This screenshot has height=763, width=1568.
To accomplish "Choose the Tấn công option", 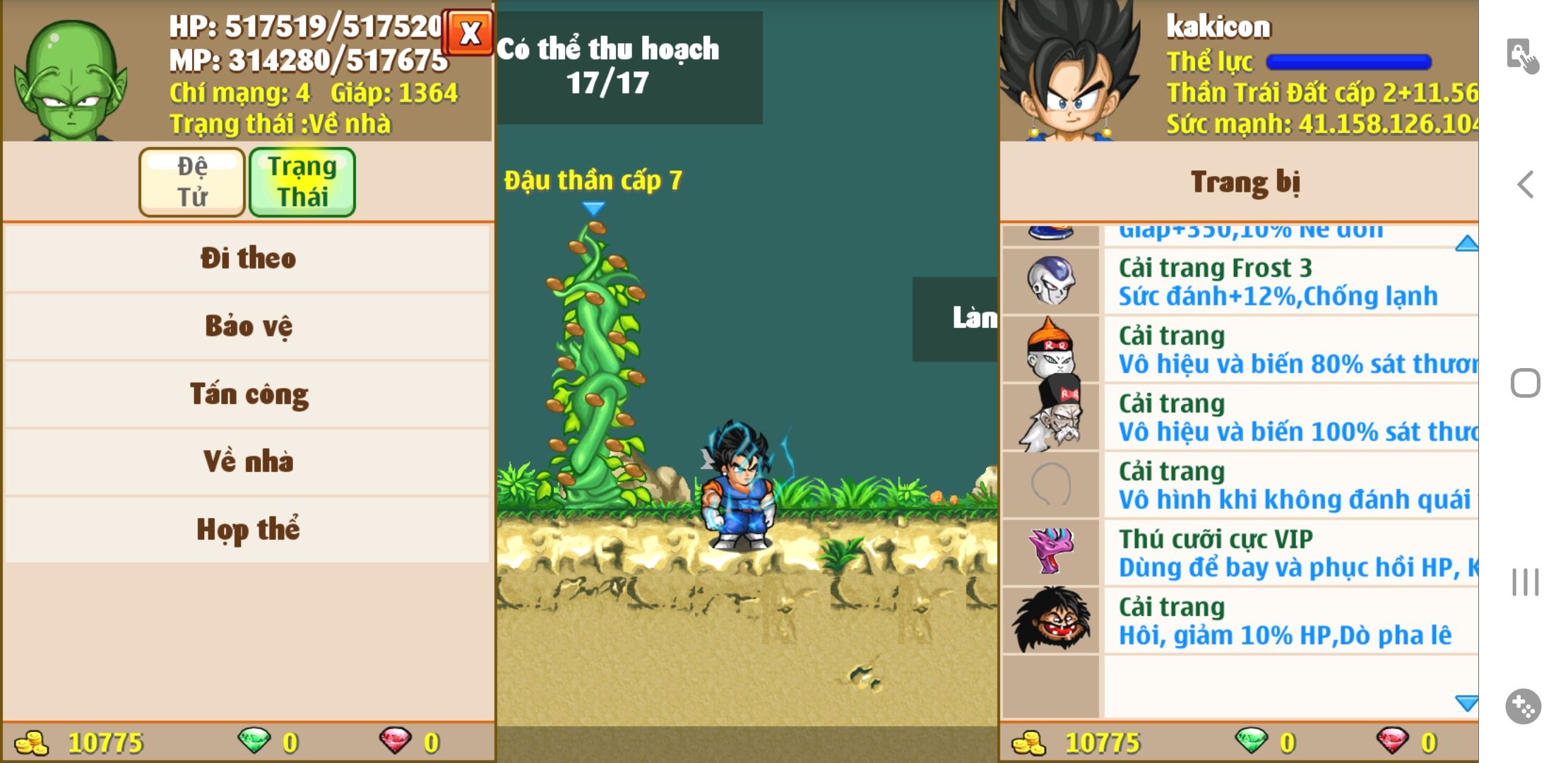I will pyautogui.click(x=247, y=394).
